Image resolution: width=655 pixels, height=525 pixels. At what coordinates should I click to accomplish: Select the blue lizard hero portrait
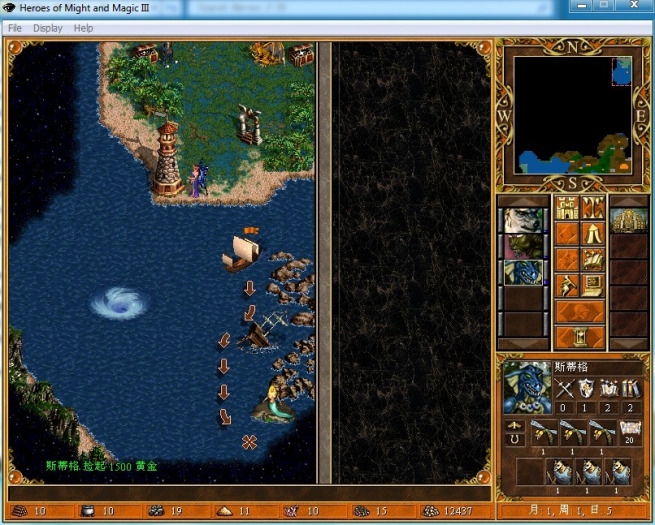pyautogui.click(x=522, y=273)
